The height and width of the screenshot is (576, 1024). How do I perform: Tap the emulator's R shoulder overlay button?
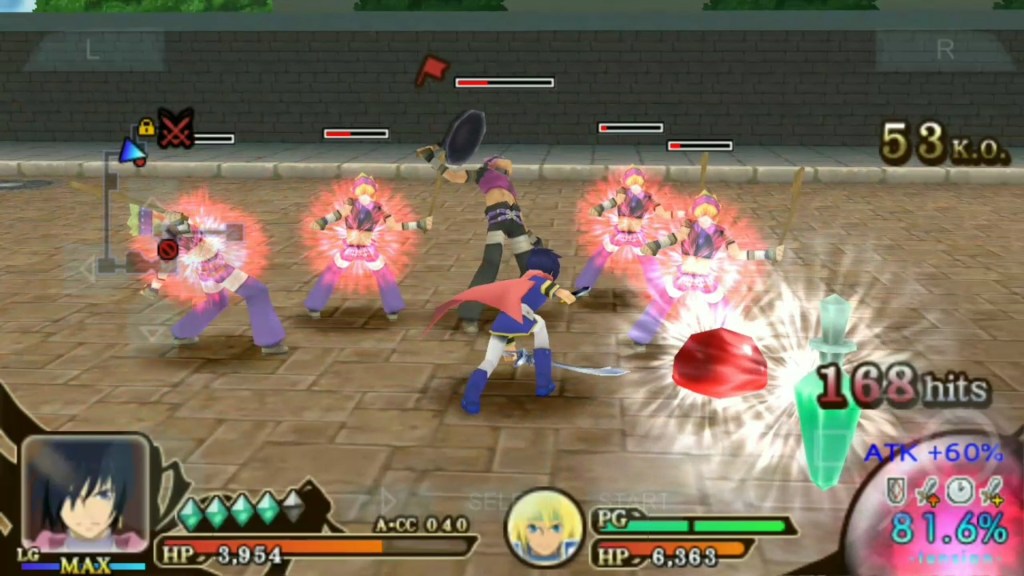click(944, 51)
